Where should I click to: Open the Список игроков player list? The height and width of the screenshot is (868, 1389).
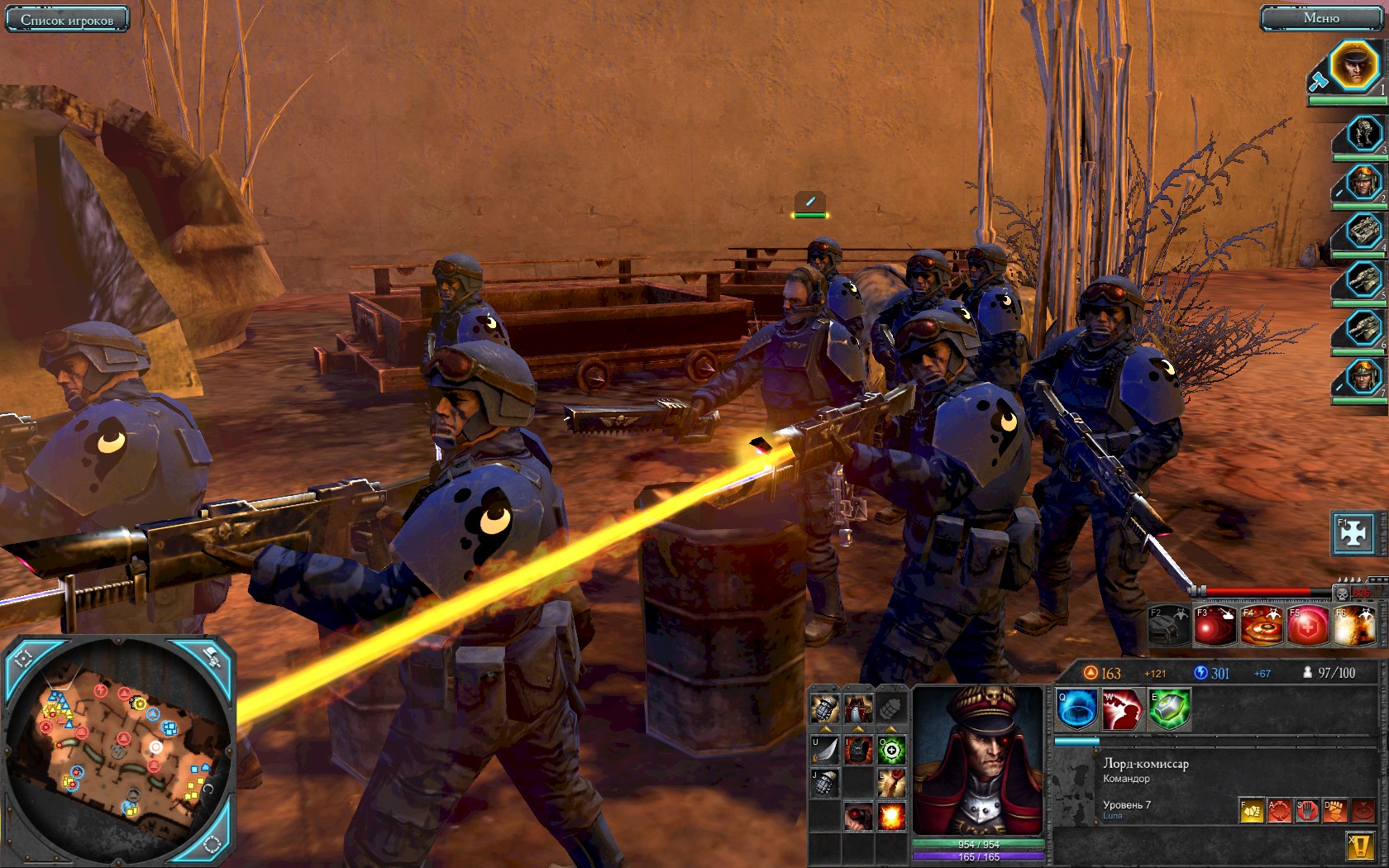(67, 19)
